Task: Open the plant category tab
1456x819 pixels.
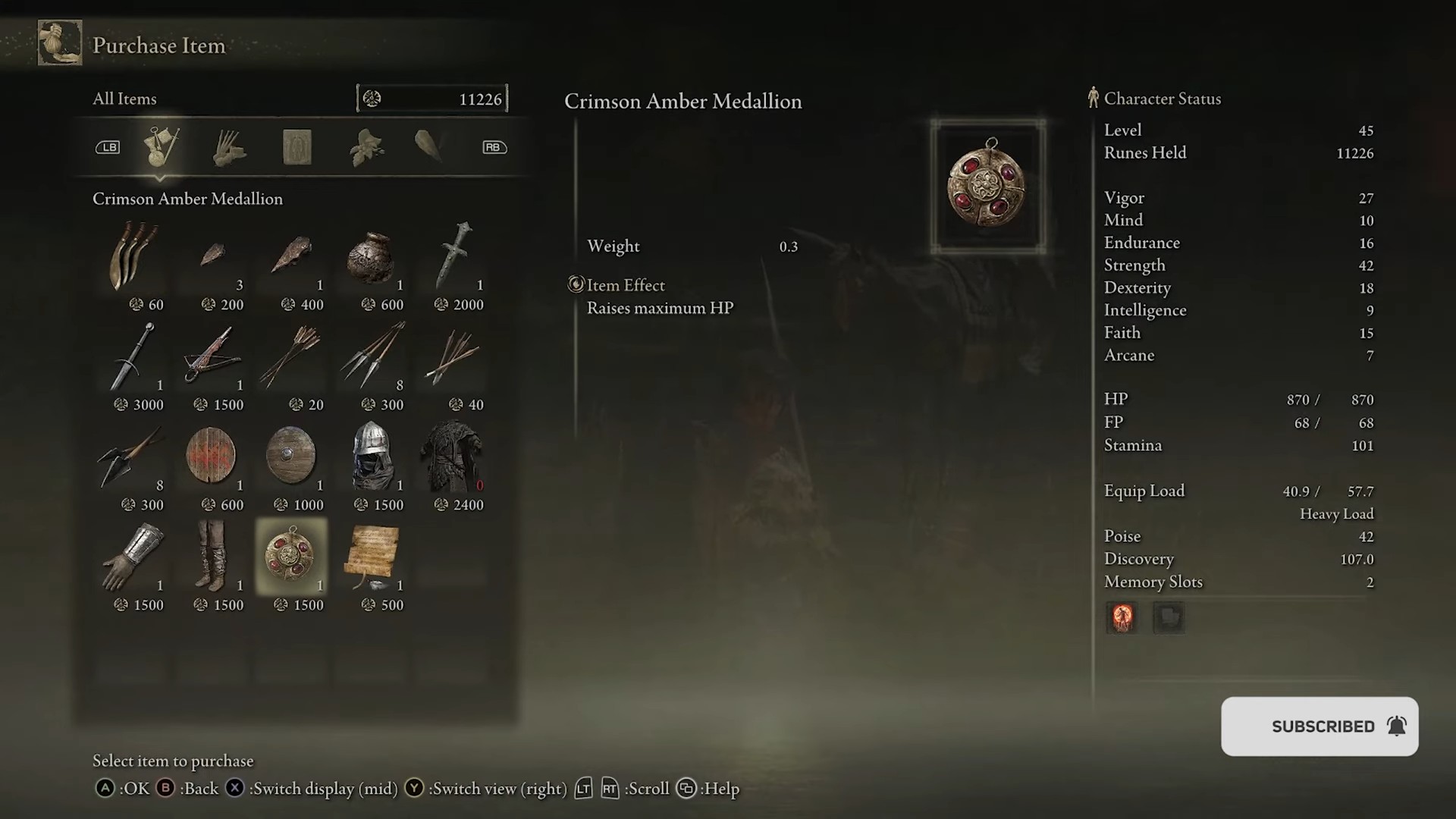Action: coord(366,146)
